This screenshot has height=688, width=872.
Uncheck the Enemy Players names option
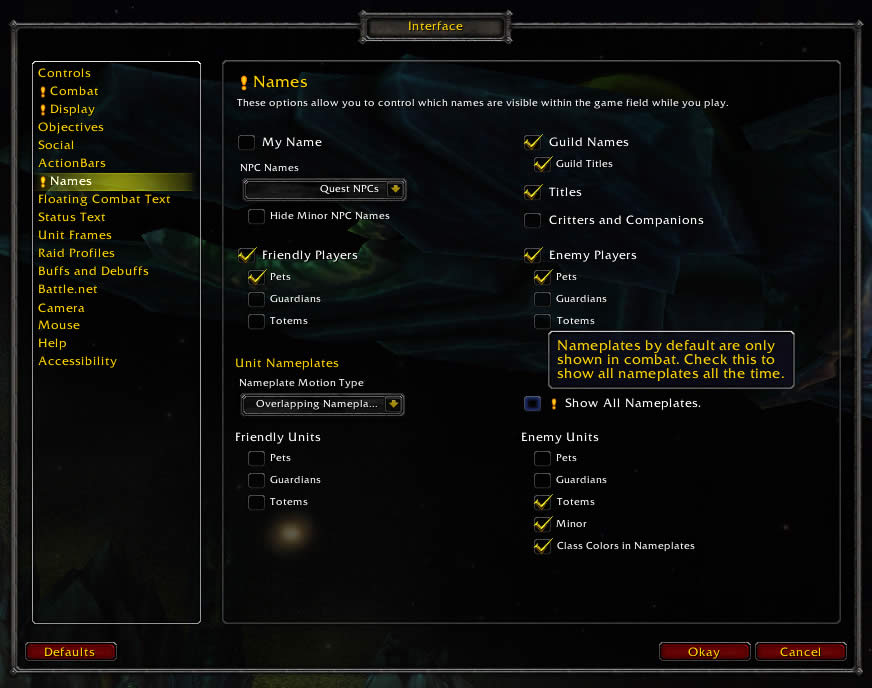pos(533,255)
